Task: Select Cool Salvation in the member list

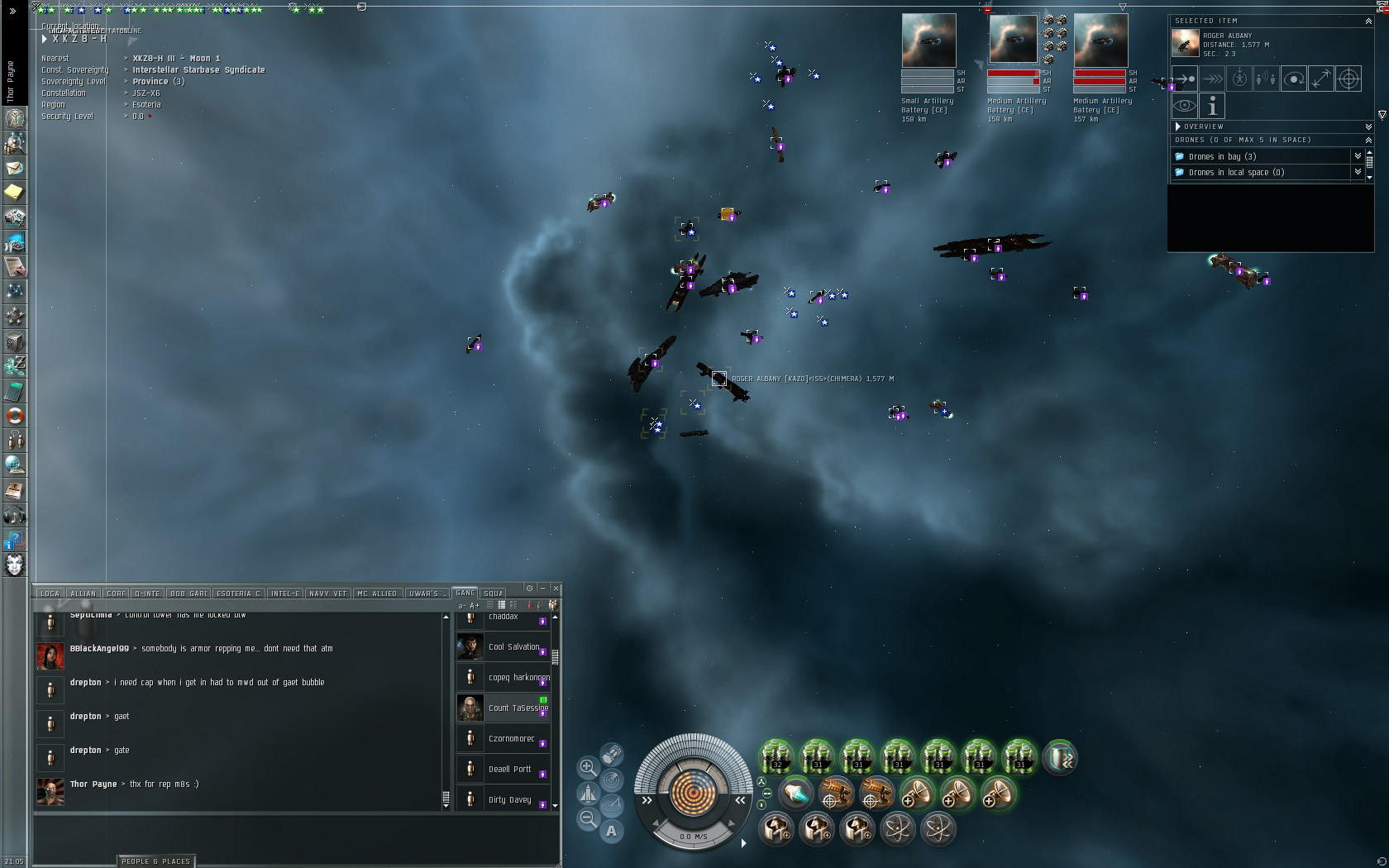Action: pos(513,647)
